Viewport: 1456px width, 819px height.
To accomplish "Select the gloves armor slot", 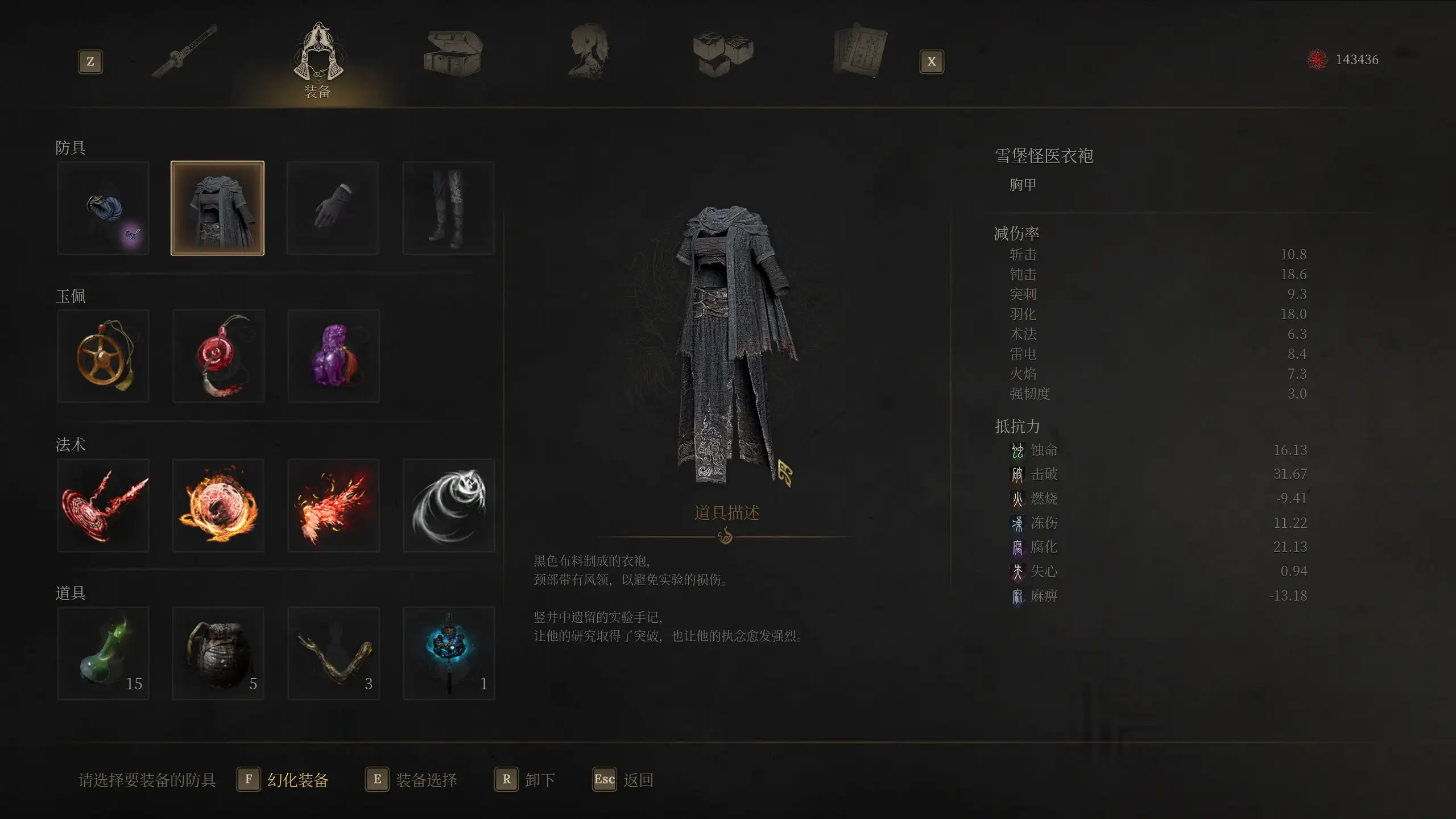I will pos(333,208).
